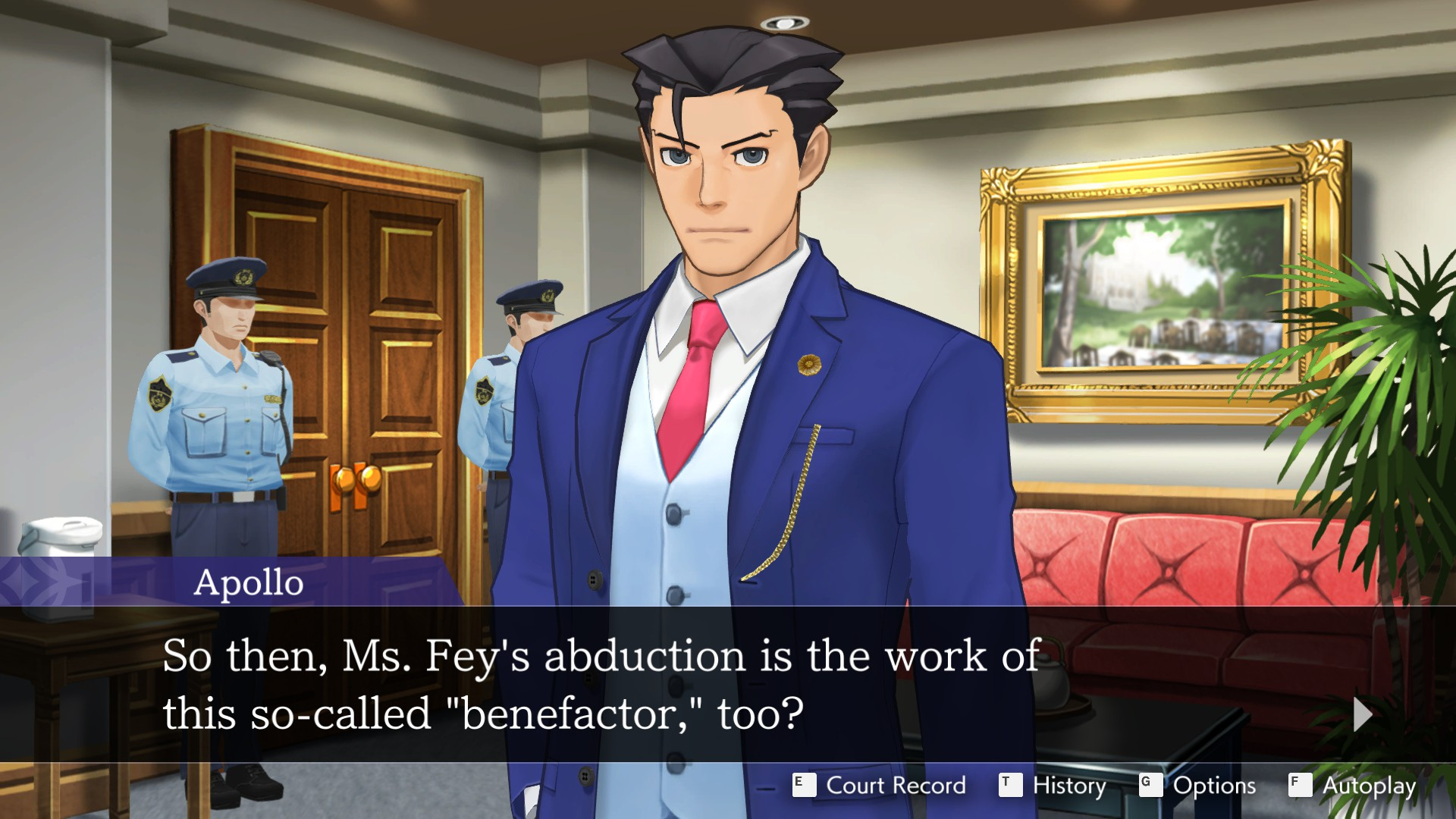
Task: Advance dialogue with the arrow indicator
Action: coord(1362,714)
